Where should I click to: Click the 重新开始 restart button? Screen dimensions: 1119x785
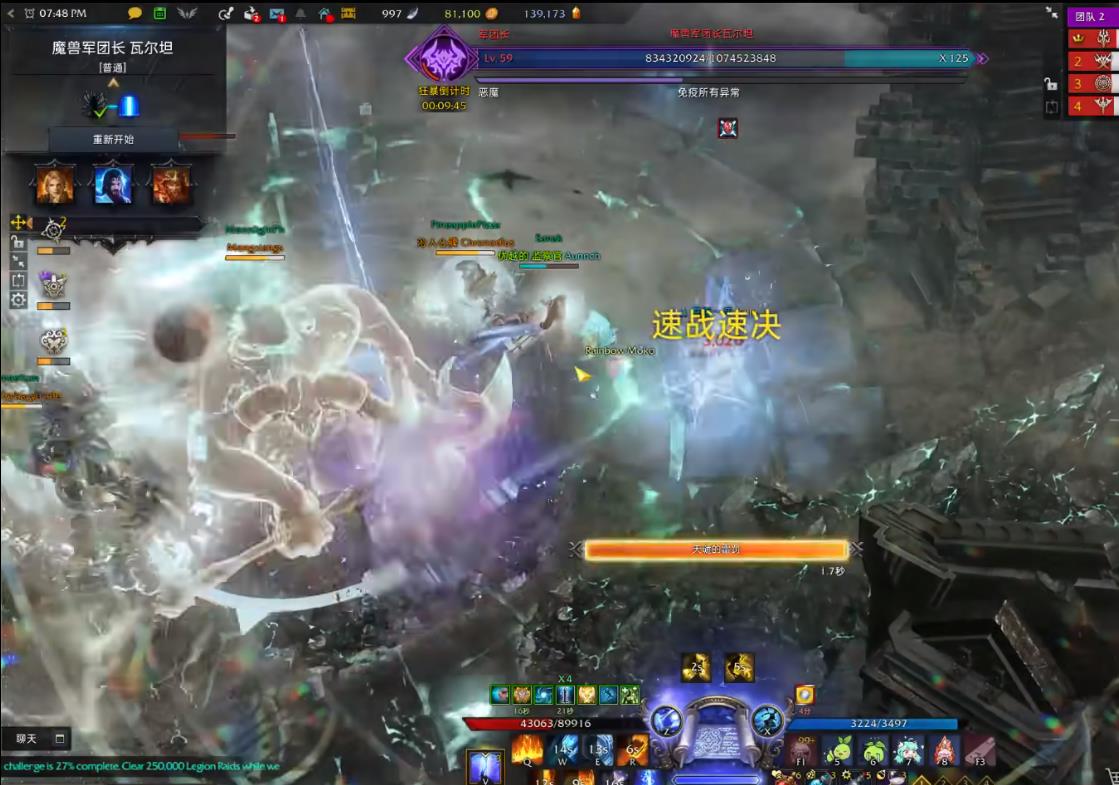[113, 139]
